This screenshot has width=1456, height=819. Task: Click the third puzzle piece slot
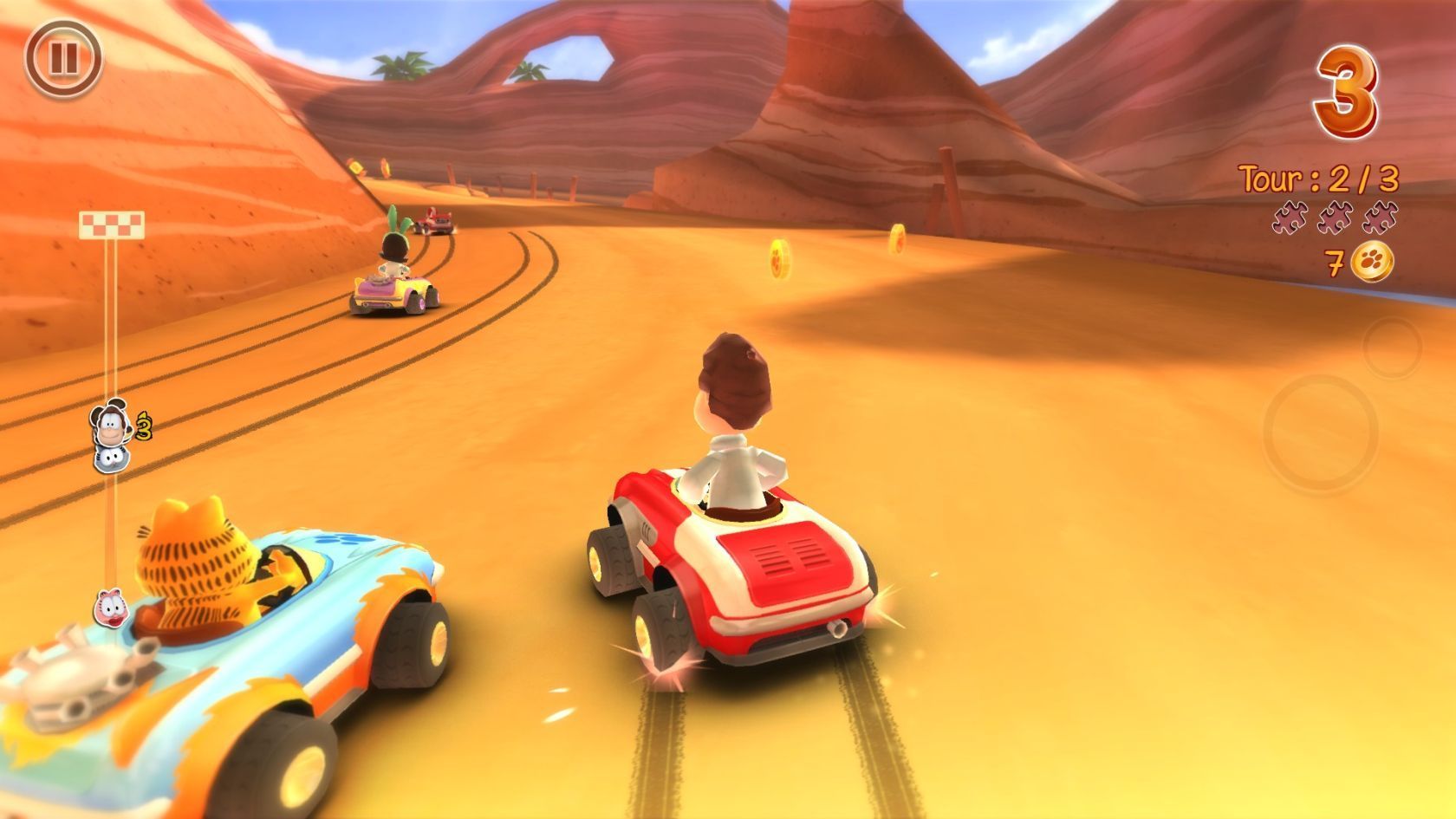tap(1380, 218)
